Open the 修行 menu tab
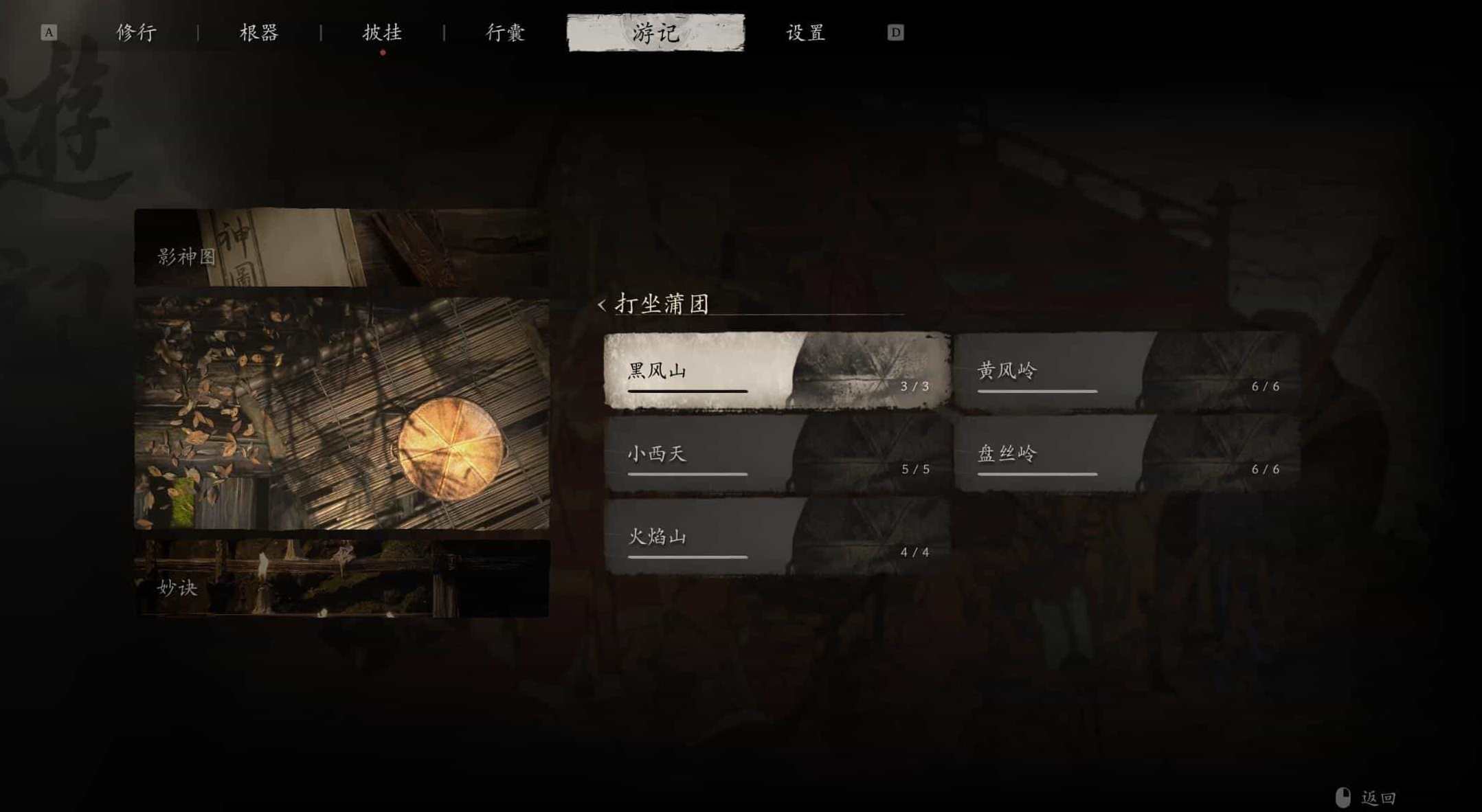Image resolution: width=1482 pixels, height=812 pixels. click(135, 32)
